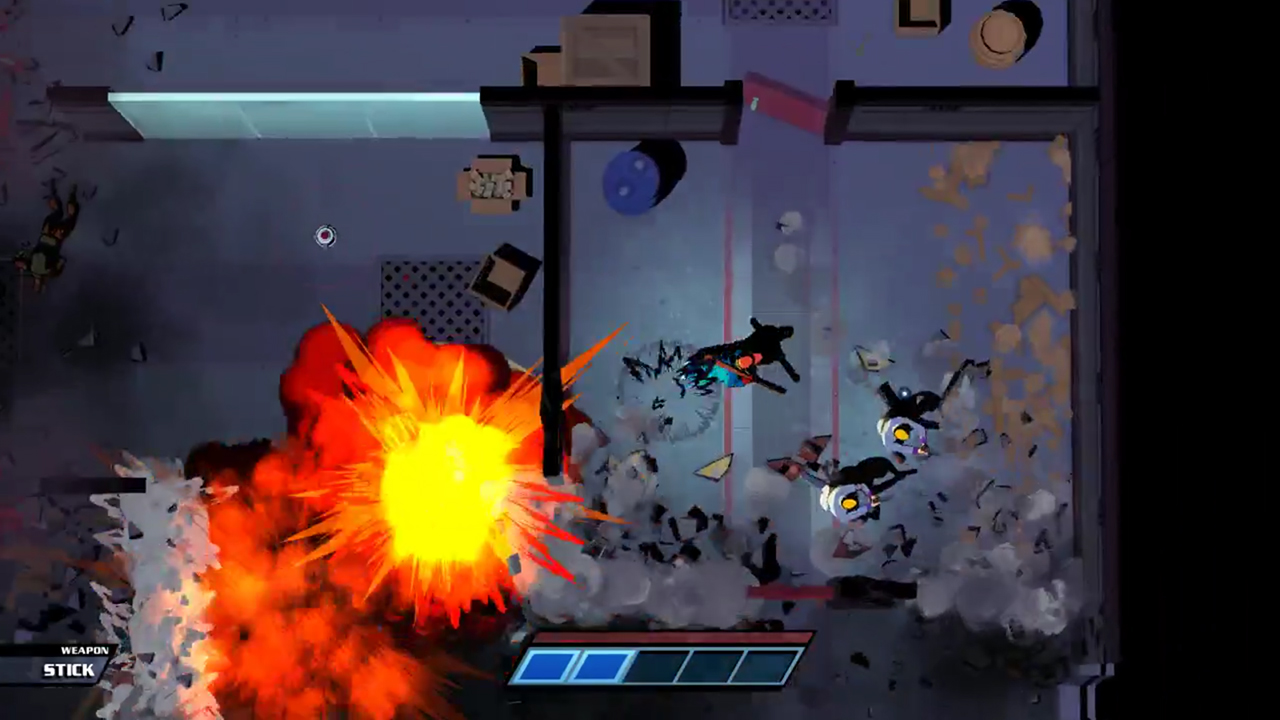Select the first filled segment of the ability bar
1280x720 pixels.
point(545,664)
